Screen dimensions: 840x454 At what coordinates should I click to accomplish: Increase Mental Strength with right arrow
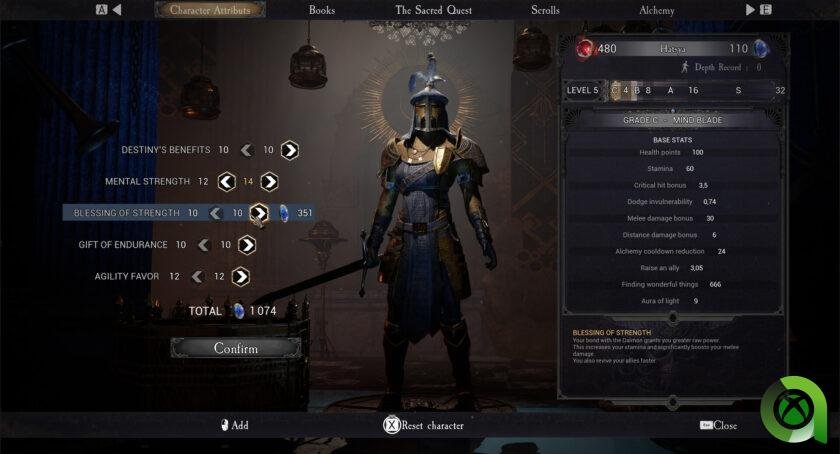point(269,182)
